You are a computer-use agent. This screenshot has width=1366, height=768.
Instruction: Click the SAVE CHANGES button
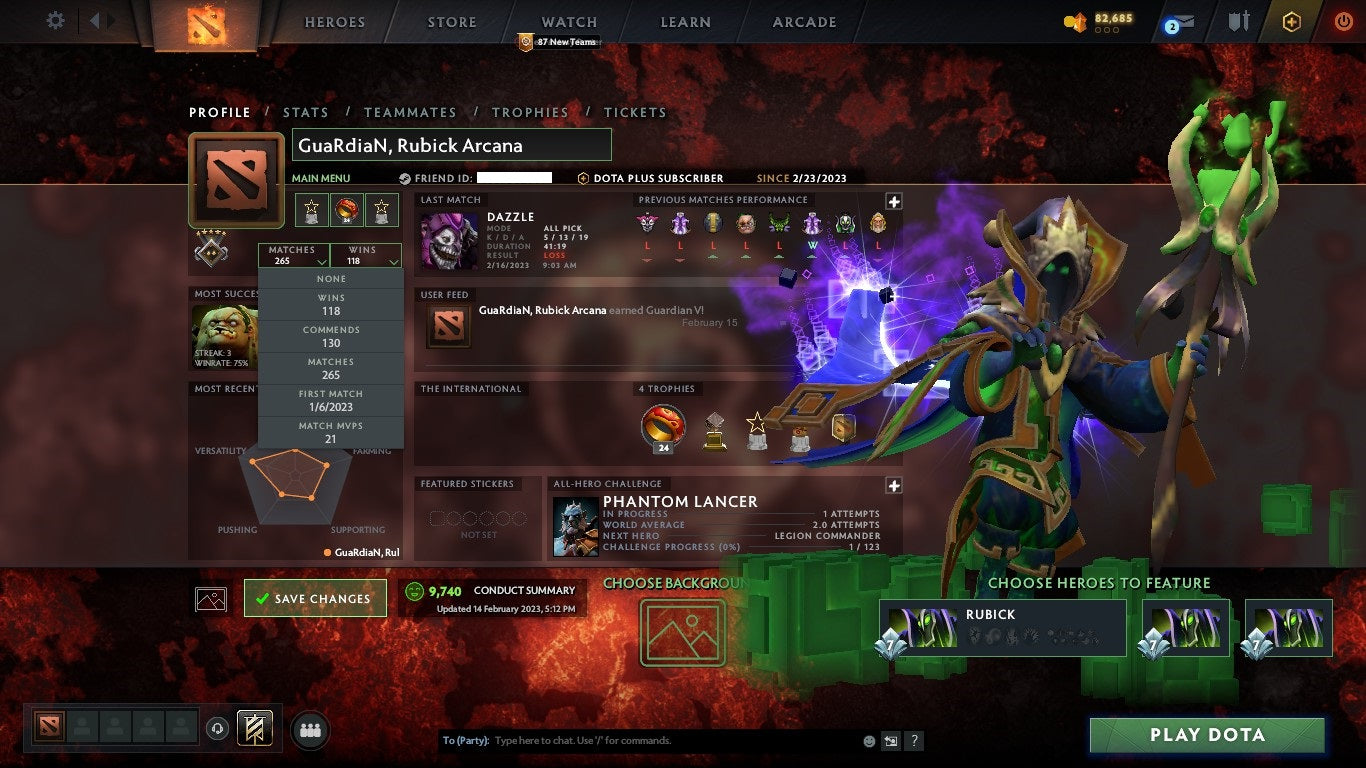coord(315,597)
